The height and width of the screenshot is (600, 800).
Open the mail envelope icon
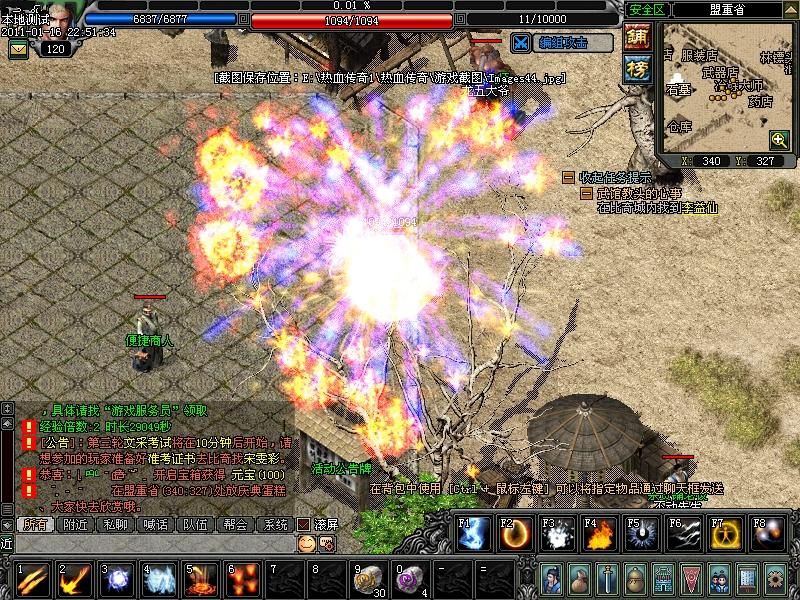pos(20,49)
